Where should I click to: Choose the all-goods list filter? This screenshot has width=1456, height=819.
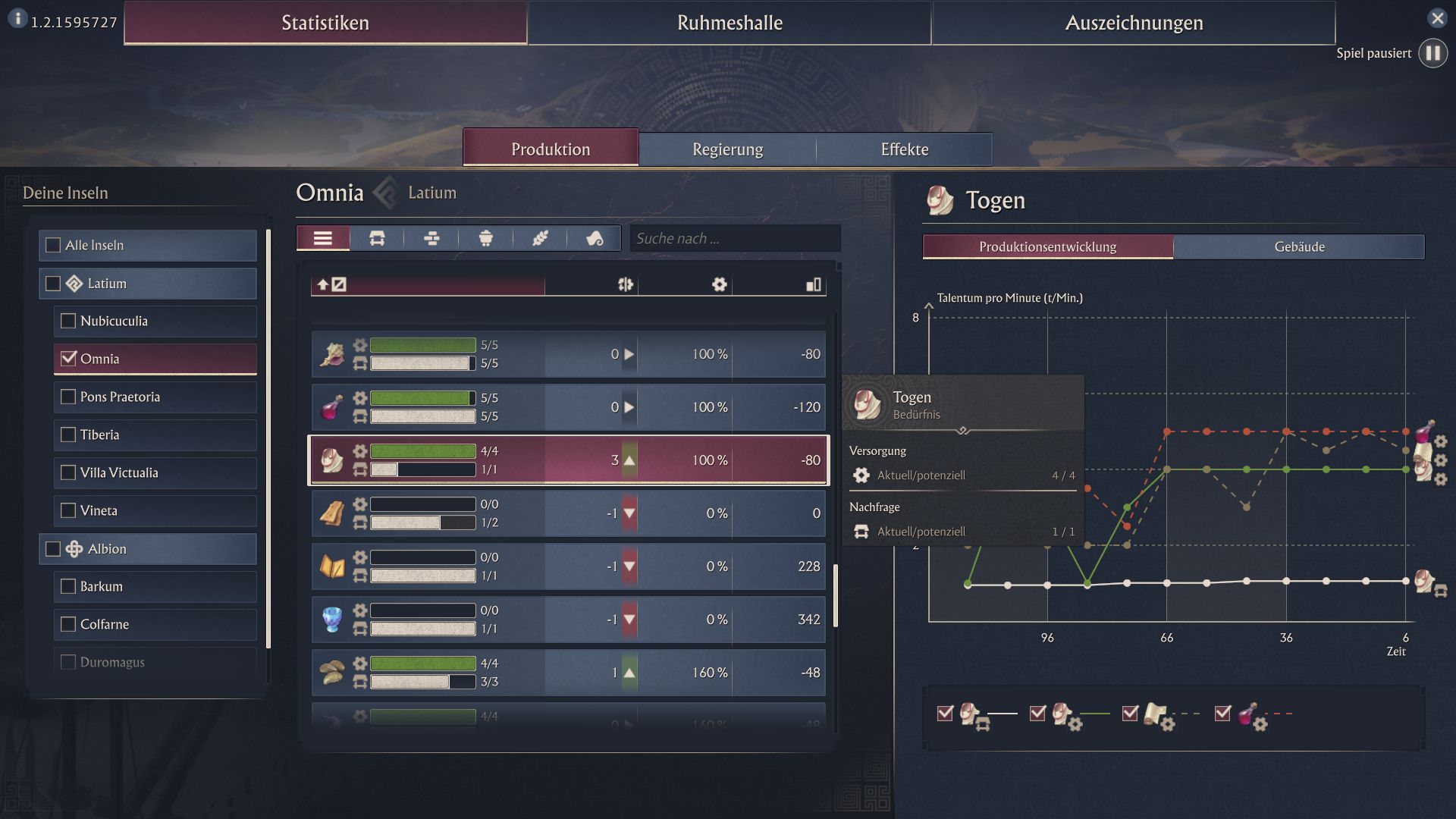click(x=323, y=238)
